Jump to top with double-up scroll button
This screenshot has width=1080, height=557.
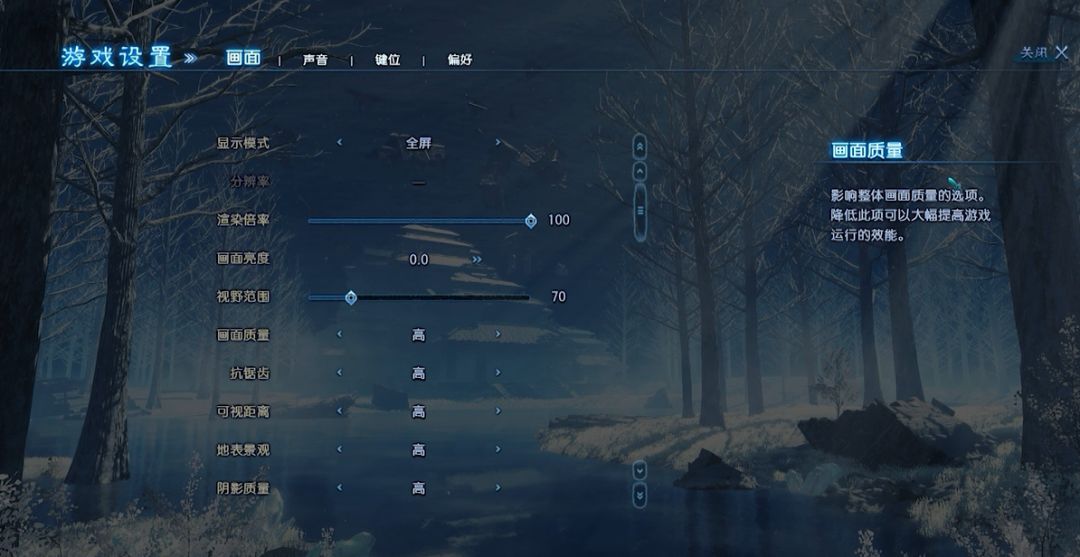pos(640,146)
